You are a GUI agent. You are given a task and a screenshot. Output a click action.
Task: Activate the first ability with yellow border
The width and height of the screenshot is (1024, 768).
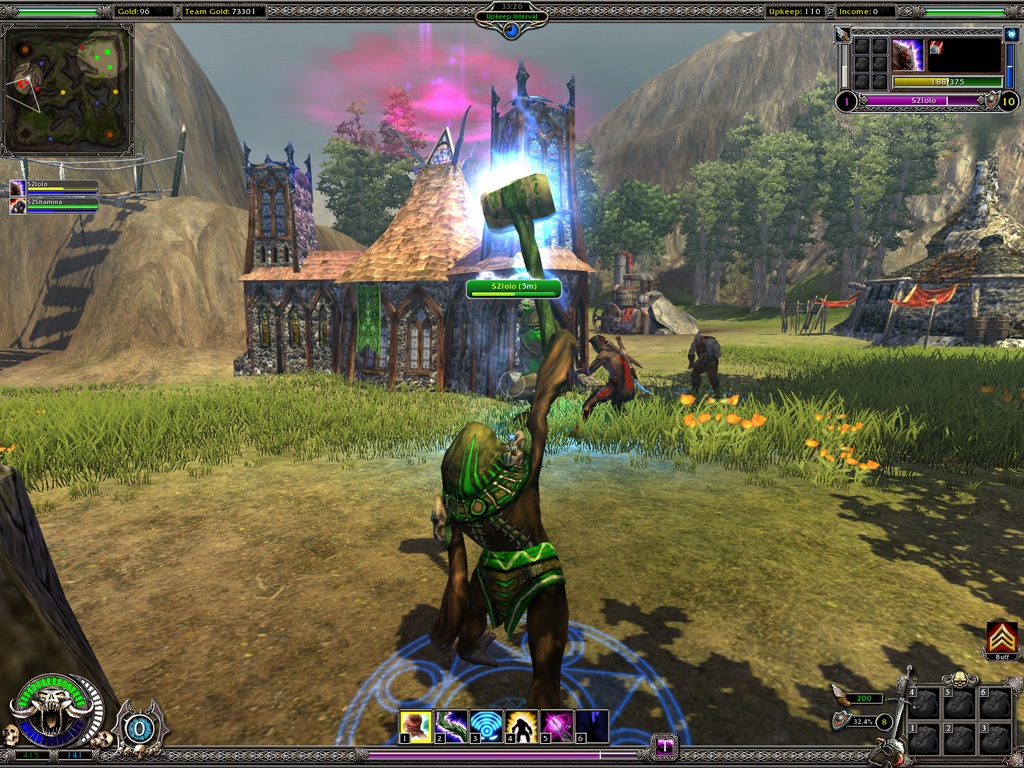pyautogui.click(x=415, y=726)
